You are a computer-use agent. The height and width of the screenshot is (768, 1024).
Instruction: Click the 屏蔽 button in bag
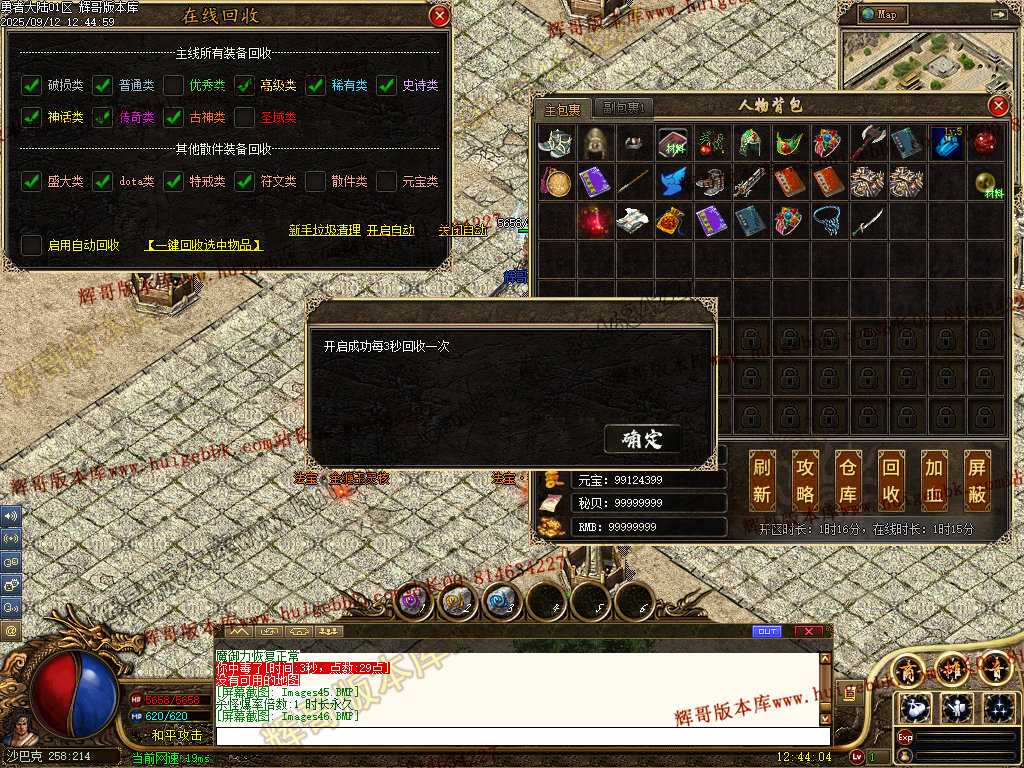pos(977,480)
